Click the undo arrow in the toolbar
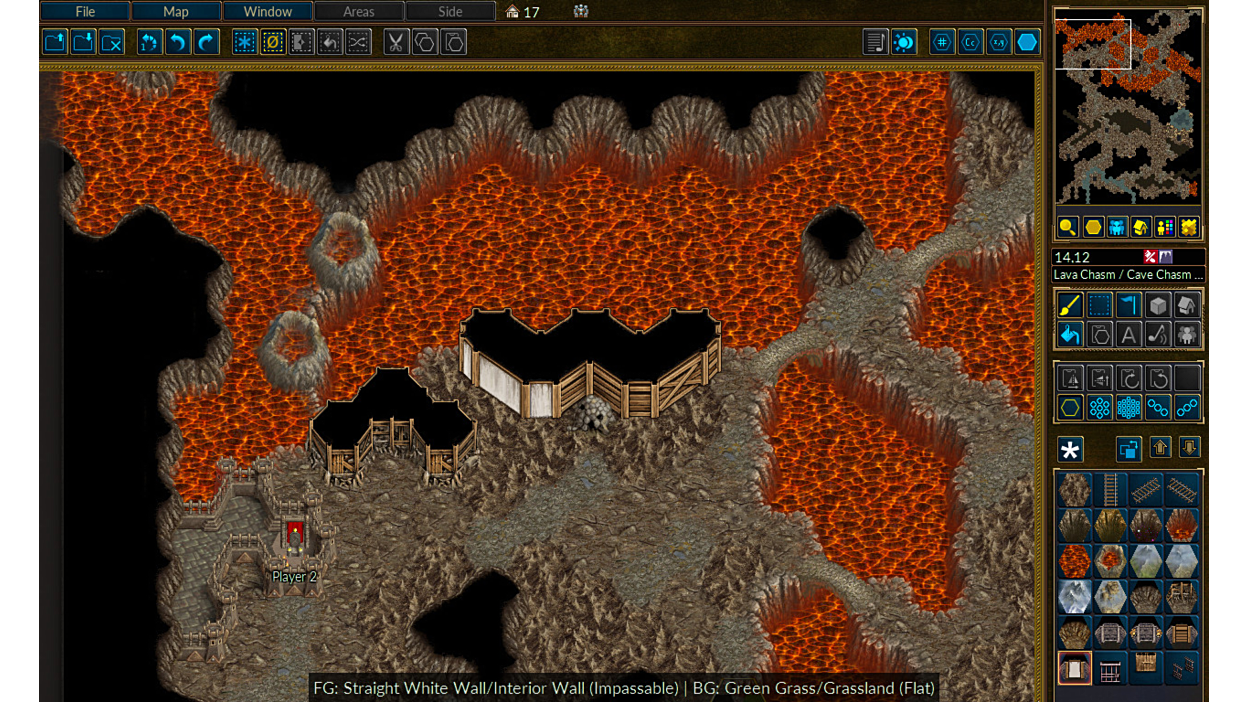The height and width of the screenshot is (702, 1248). tap(178, 42)
